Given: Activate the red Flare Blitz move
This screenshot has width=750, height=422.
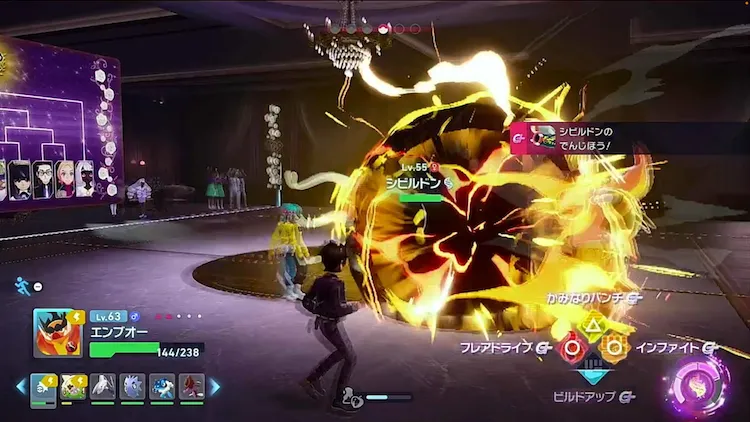Looking at the screenshot, I should (x=571, y=348).
